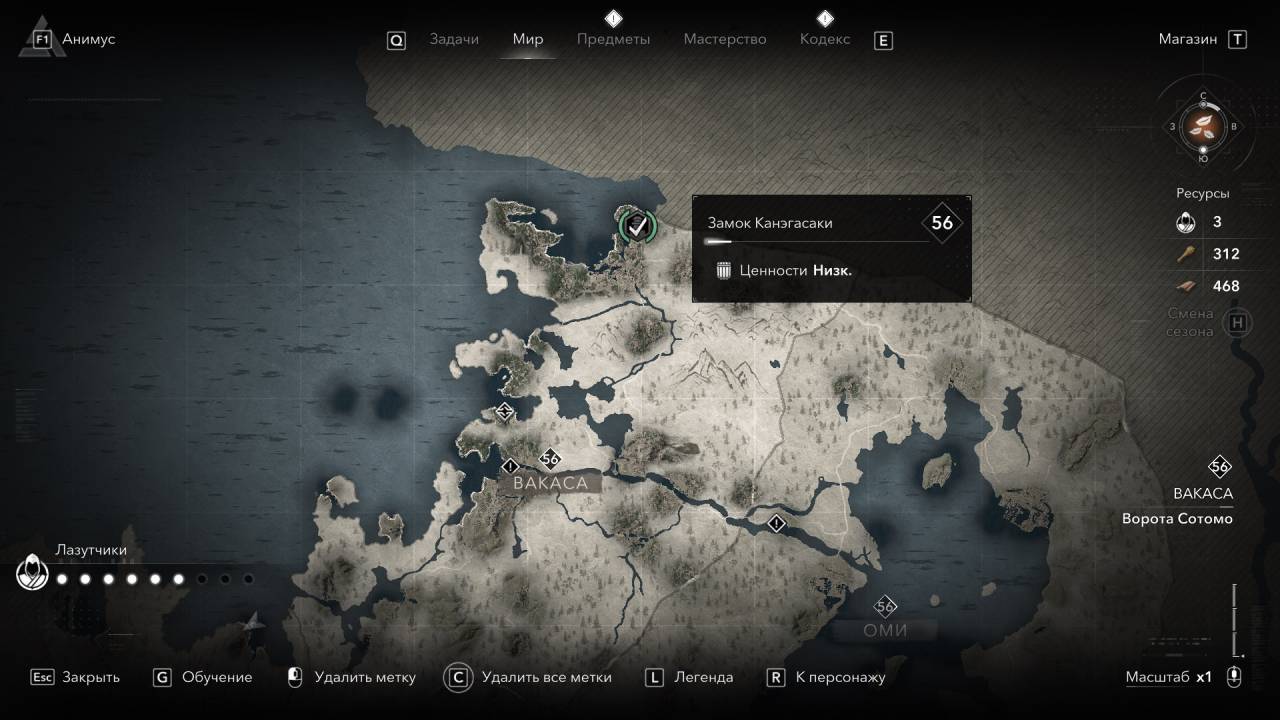Click the Вакаса region label on map
This screenshot has width=1280, height=720.
(x=550, y=483)
